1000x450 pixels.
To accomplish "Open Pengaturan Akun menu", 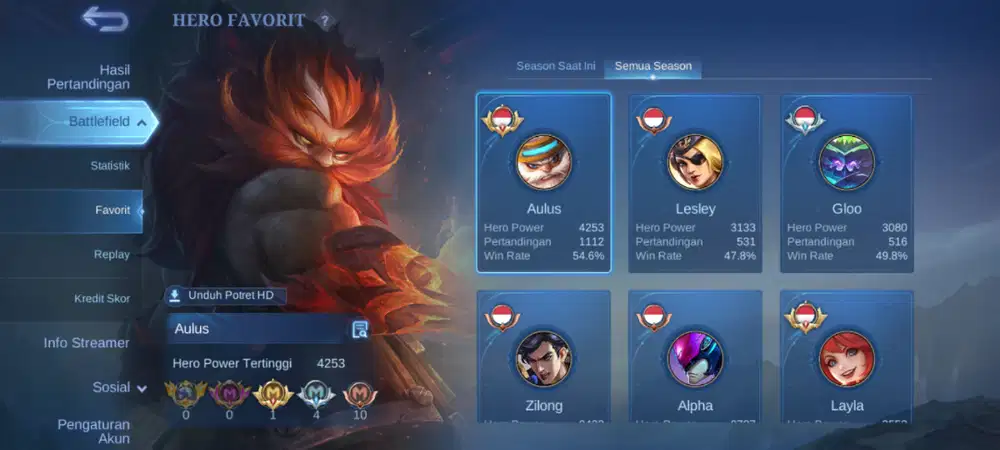I will [93, 431].
